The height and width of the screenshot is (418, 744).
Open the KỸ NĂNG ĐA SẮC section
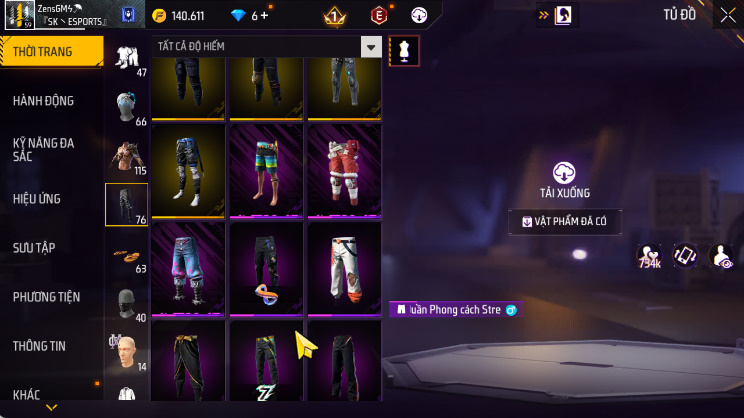click(44, 150)
